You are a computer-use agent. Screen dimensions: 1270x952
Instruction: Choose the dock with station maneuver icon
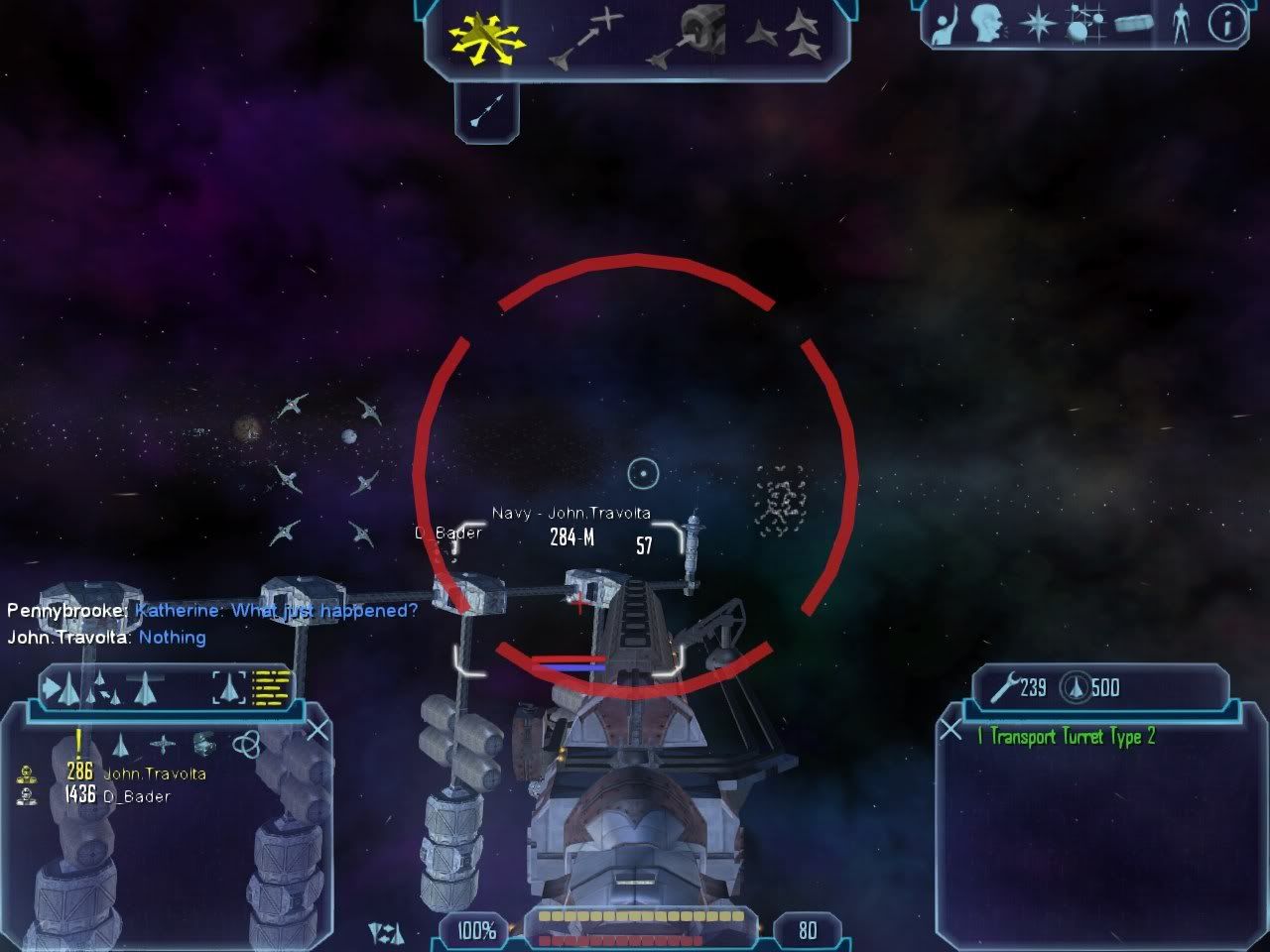pyautogui.click(x=687, y=38)
